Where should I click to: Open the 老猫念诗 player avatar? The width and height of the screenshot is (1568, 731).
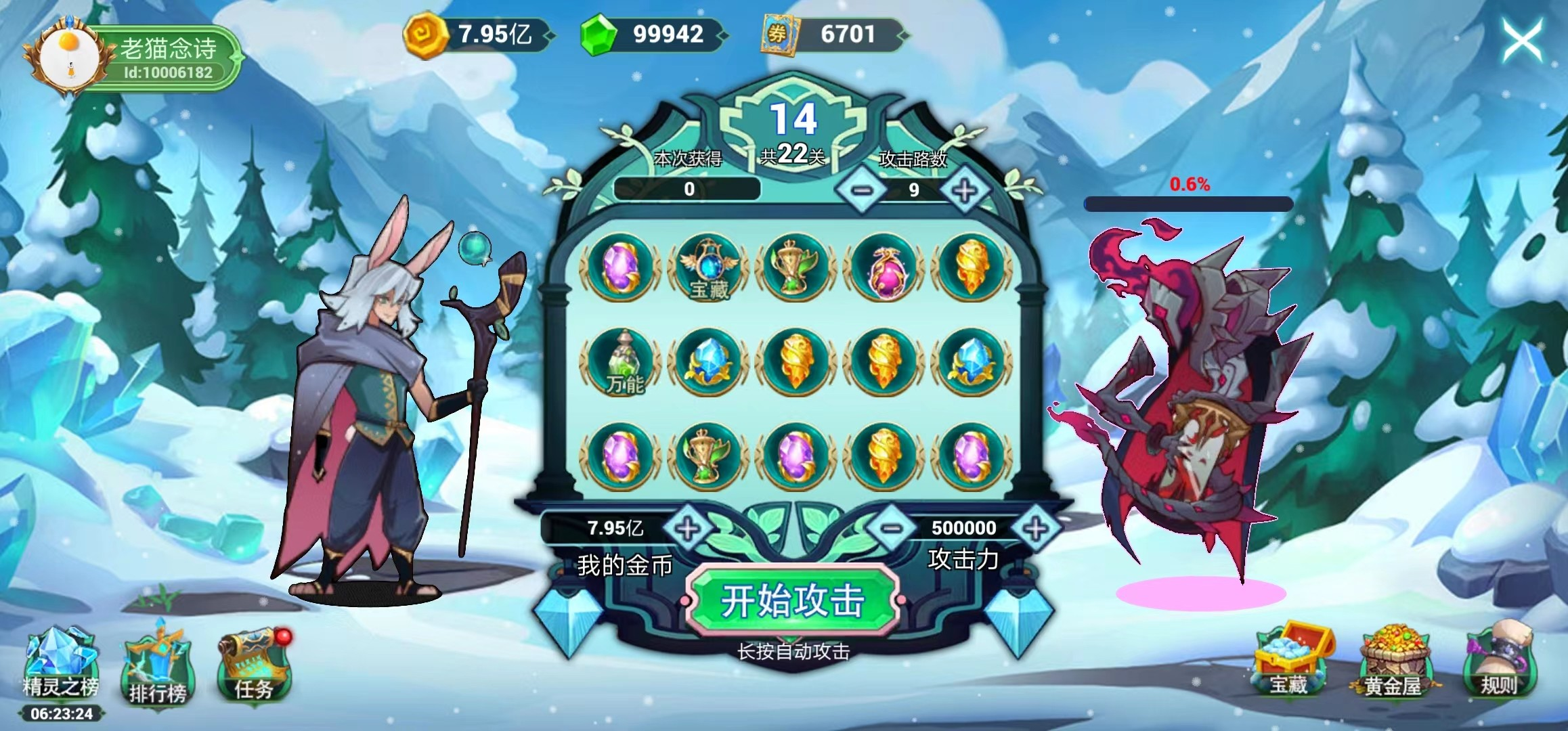[69, 54]
